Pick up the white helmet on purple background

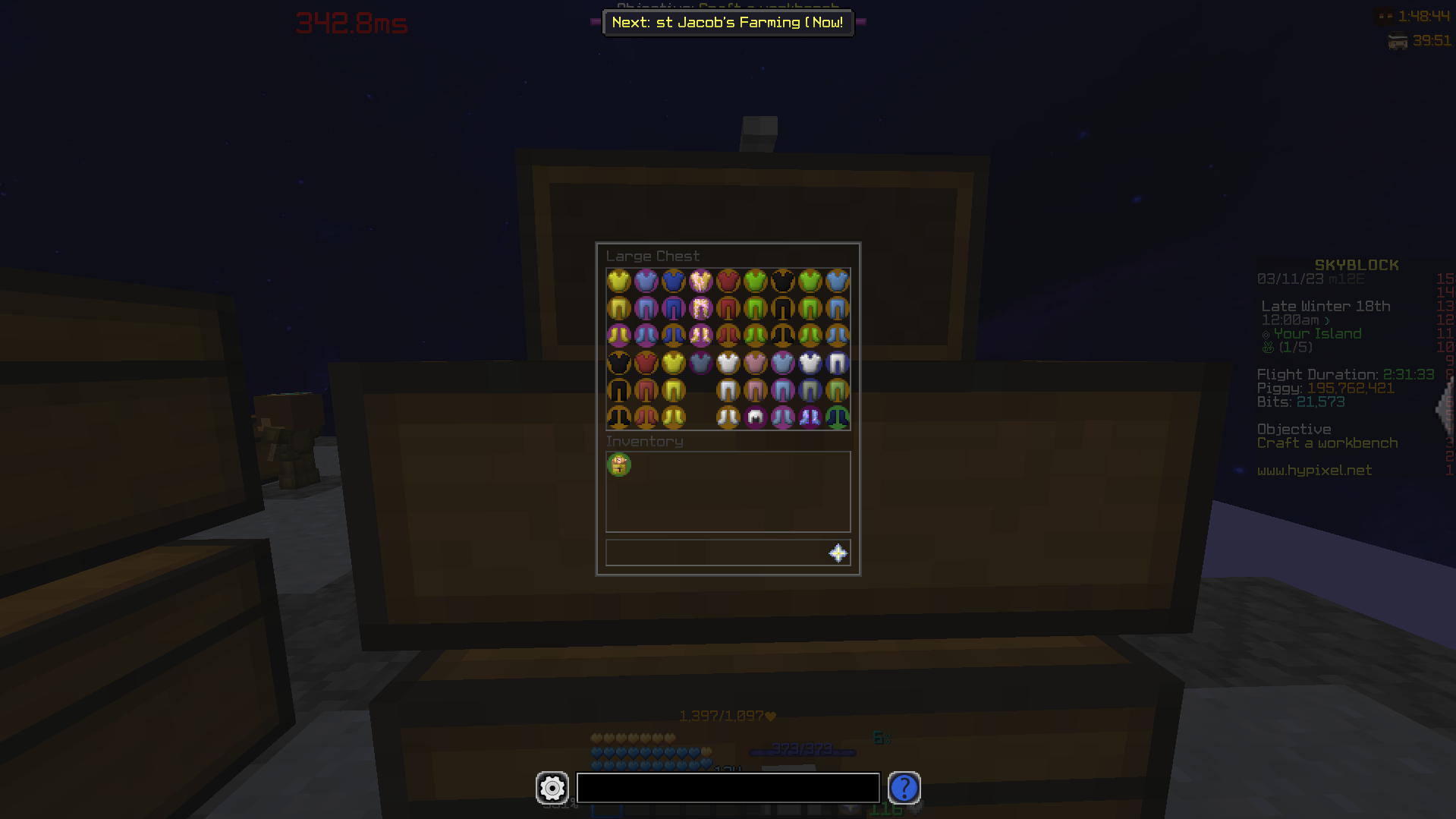click(755, 417)
